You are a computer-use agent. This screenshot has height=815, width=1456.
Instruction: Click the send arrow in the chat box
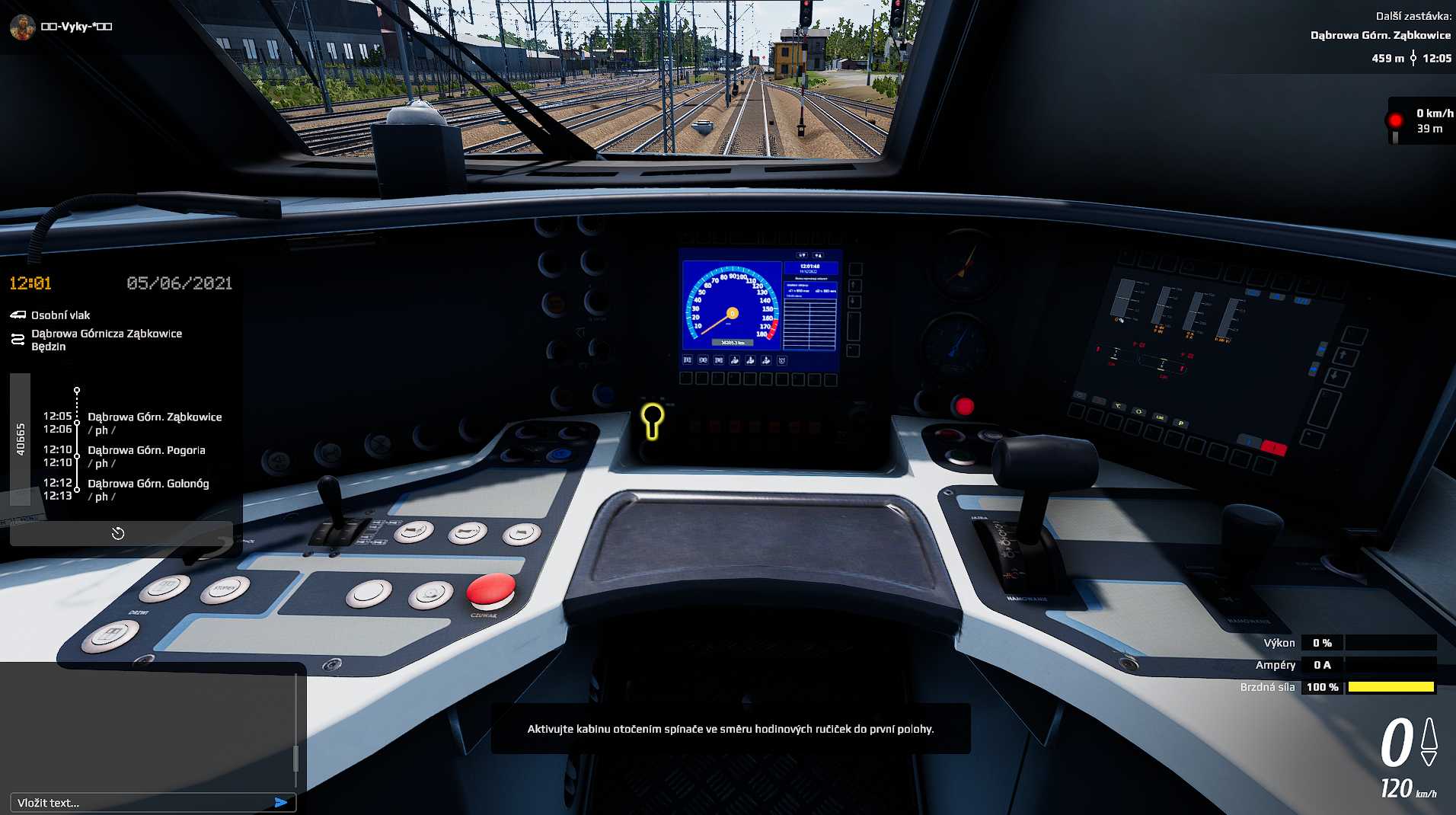[283, 802]
